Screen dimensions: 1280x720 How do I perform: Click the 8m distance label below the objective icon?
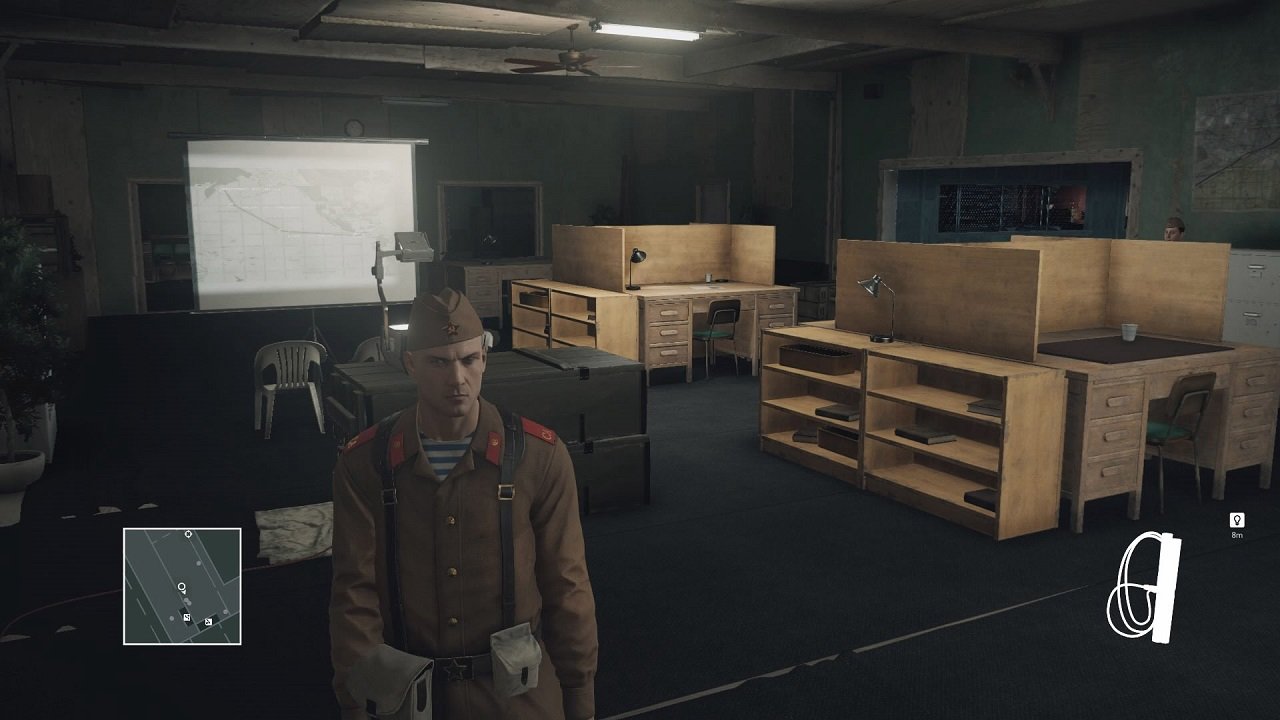tap(1237, 534)
